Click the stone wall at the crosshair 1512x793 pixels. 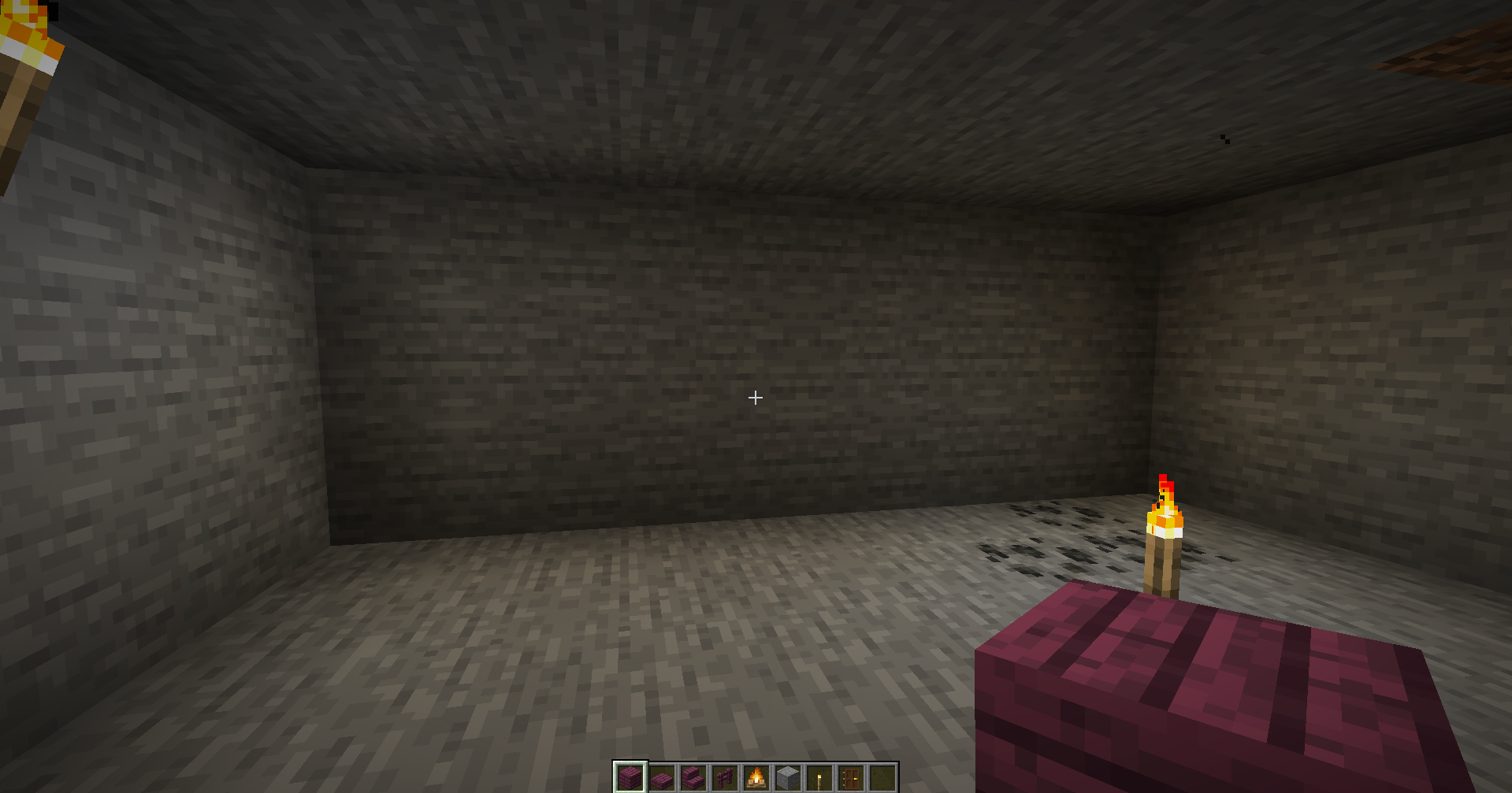[755, 398]
